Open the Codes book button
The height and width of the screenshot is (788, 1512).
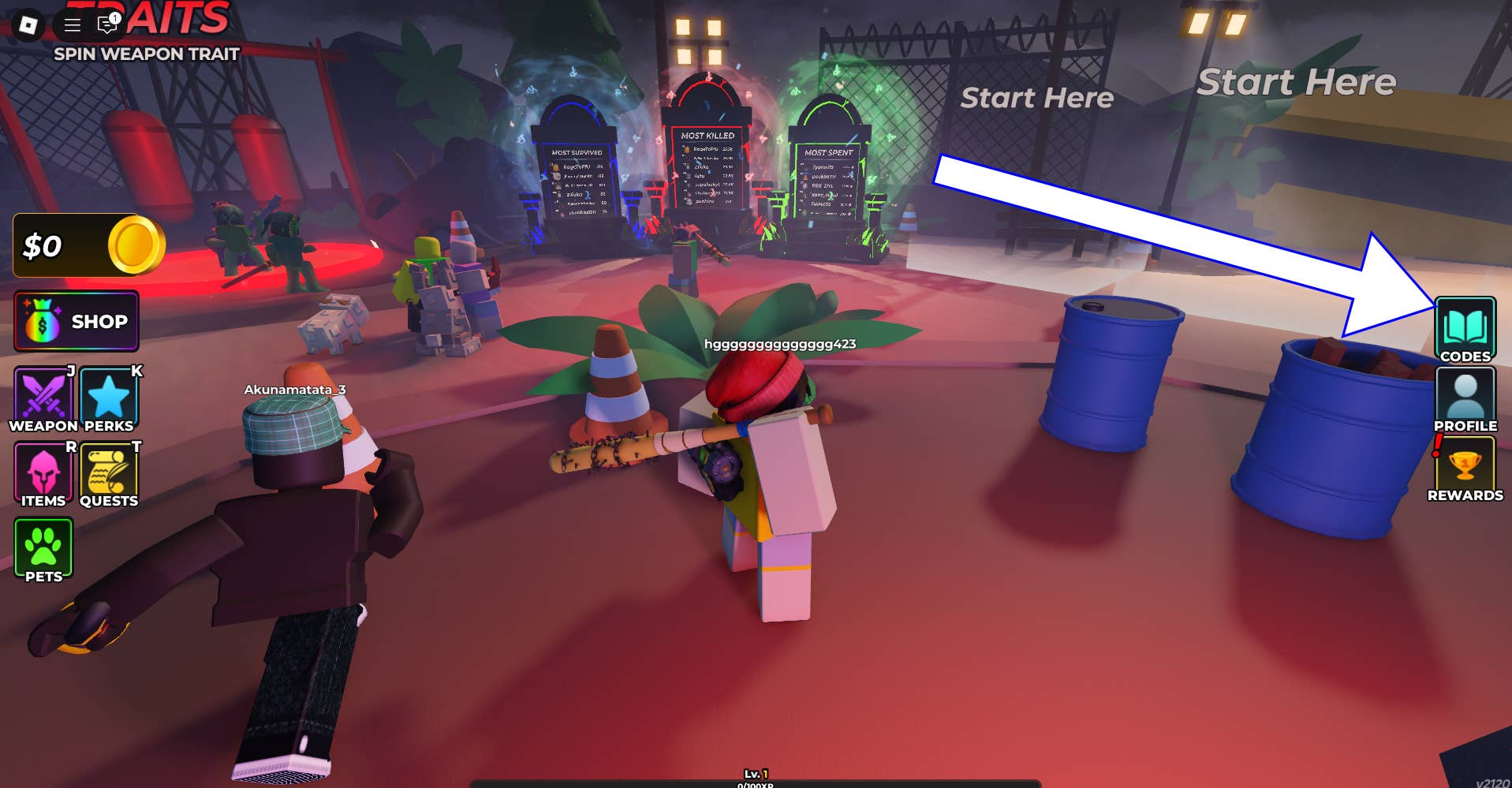[1465, 329]
